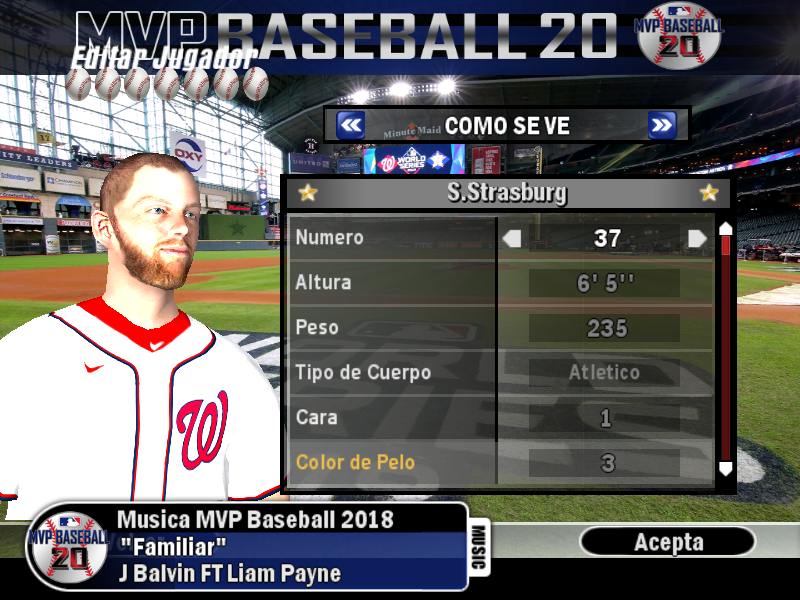Choose the Peso attribute row
800x600 pixels.
pos(391,328)
